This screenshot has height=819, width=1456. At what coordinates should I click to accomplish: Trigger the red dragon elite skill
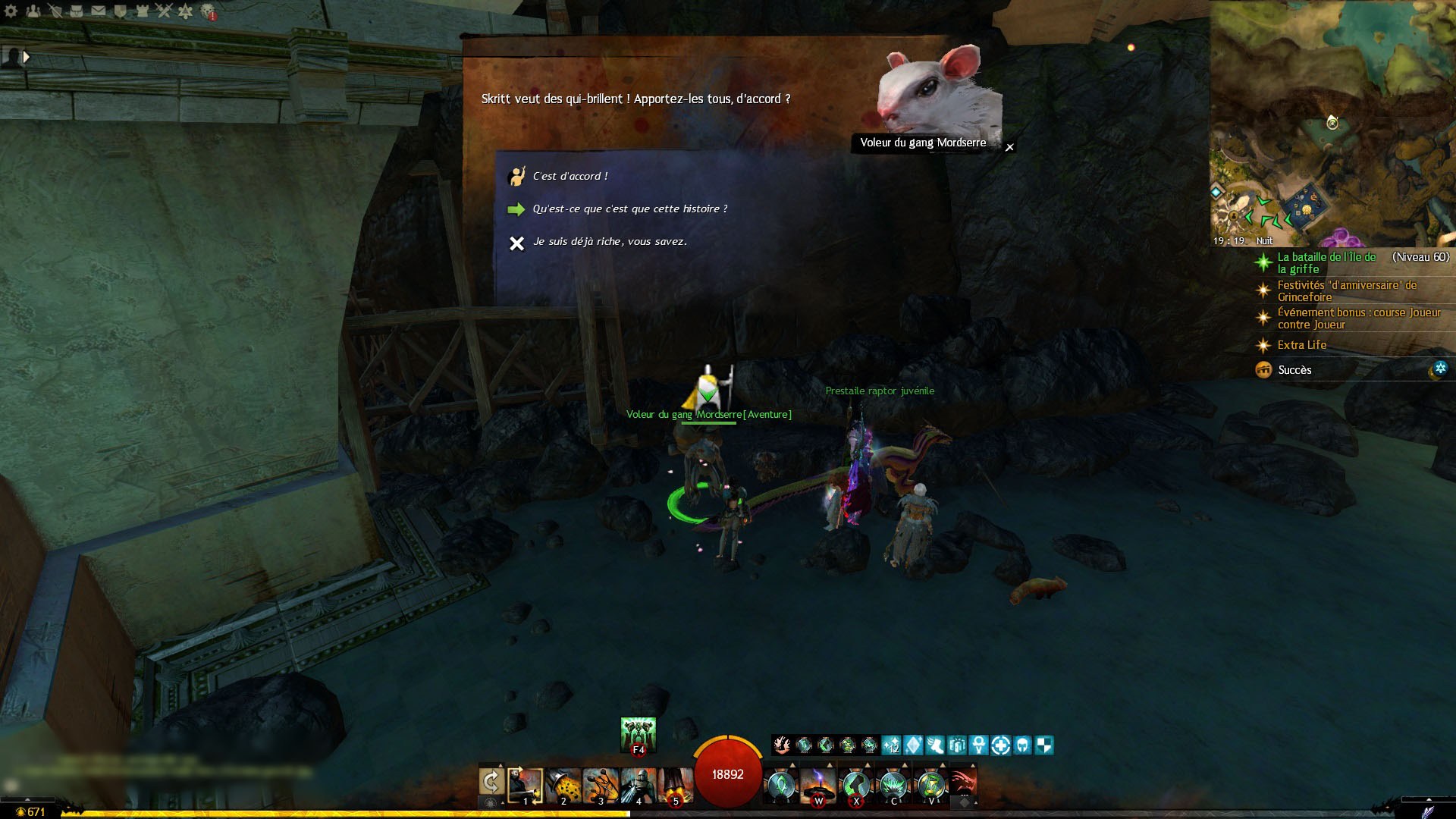[x=962, y=784]
